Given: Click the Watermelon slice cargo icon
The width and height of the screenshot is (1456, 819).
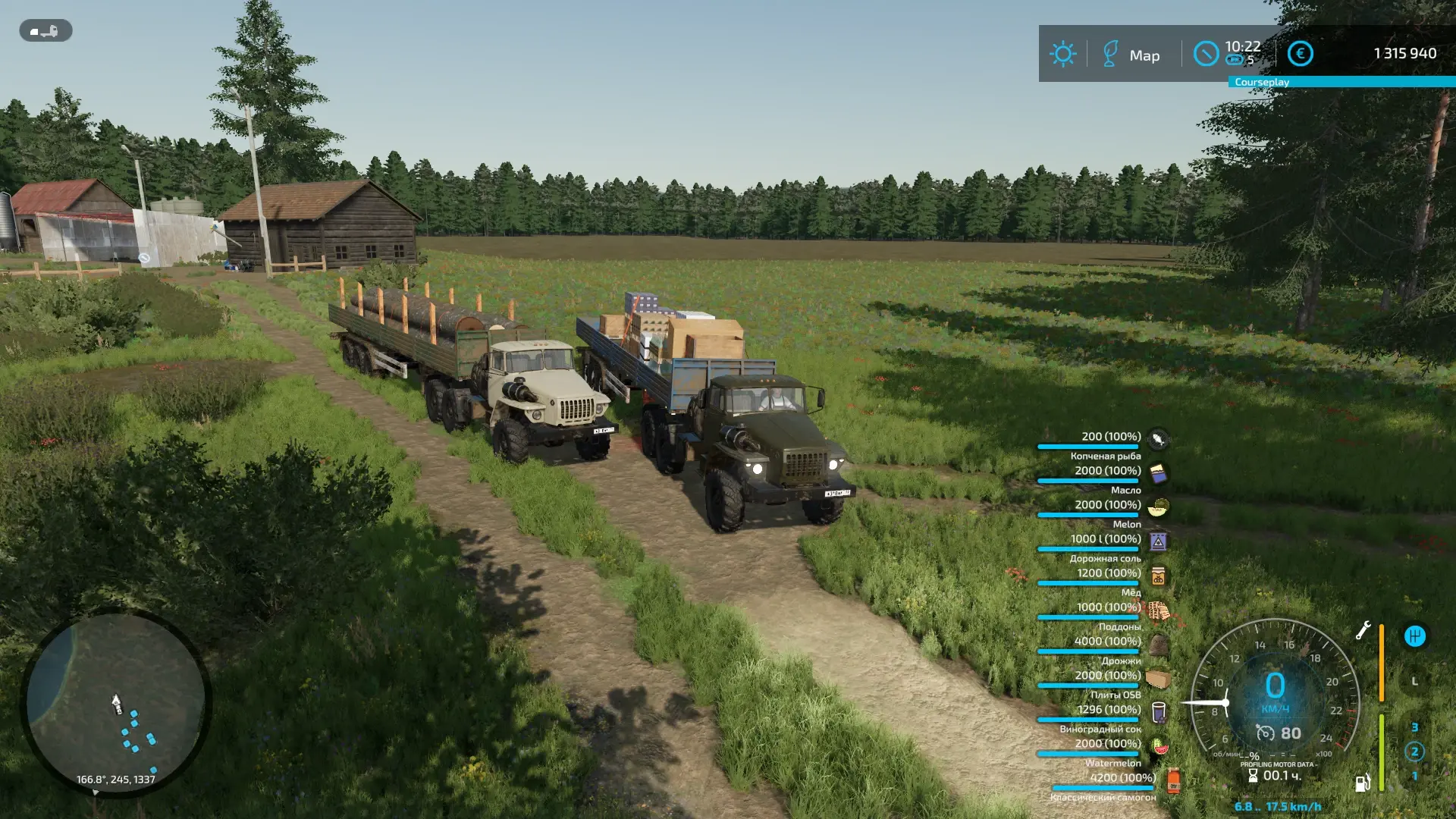Looking at the screenshot, I should [1159, 746].
